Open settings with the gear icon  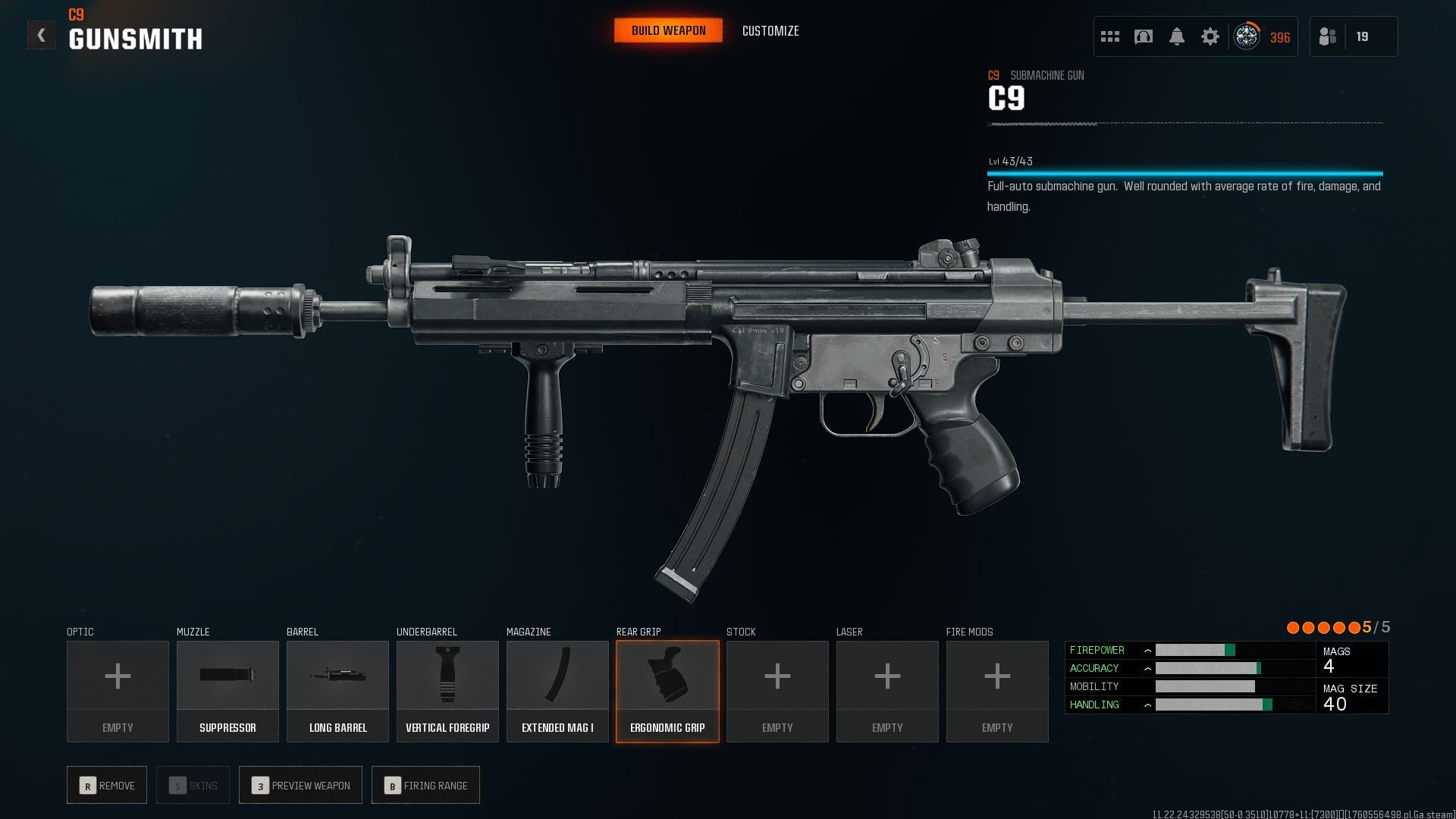pyautogui.click(x=1210, y=36)
